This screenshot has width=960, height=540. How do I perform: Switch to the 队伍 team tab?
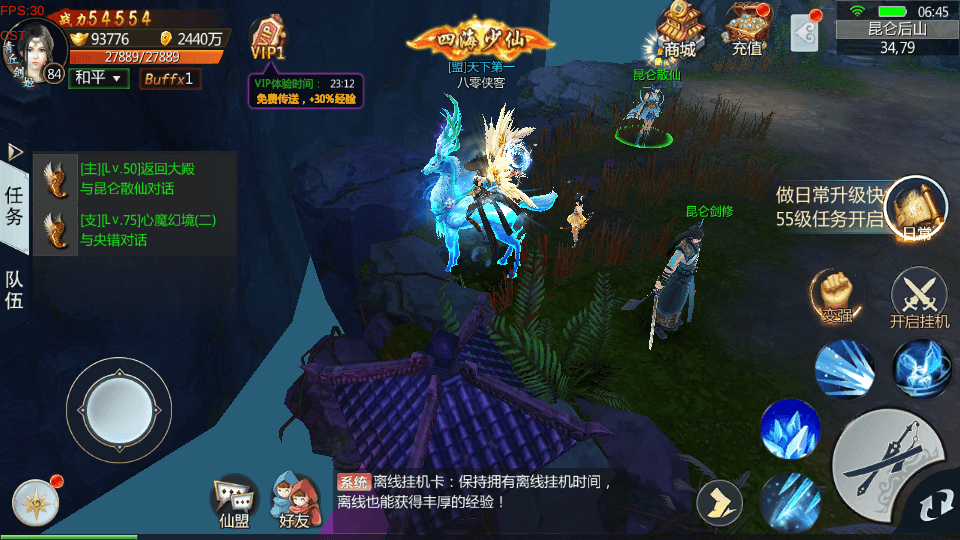tap(15, 288)
